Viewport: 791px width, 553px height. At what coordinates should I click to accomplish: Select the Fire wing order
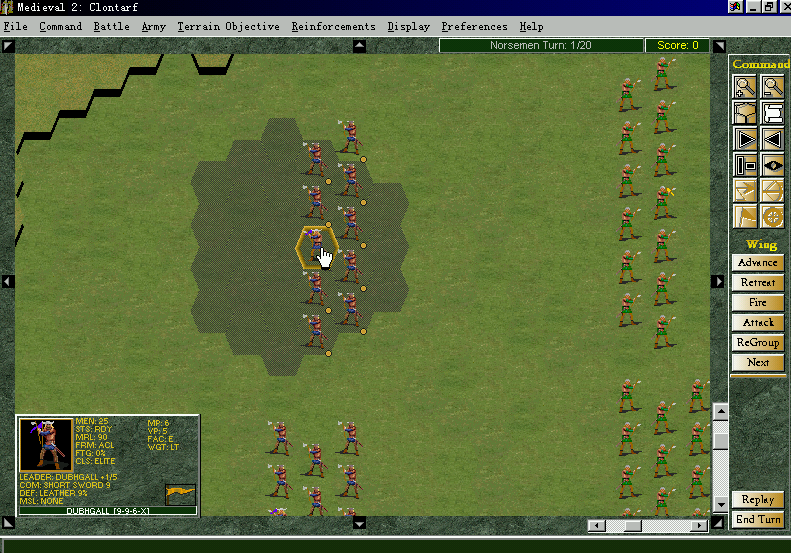(758, 303)
